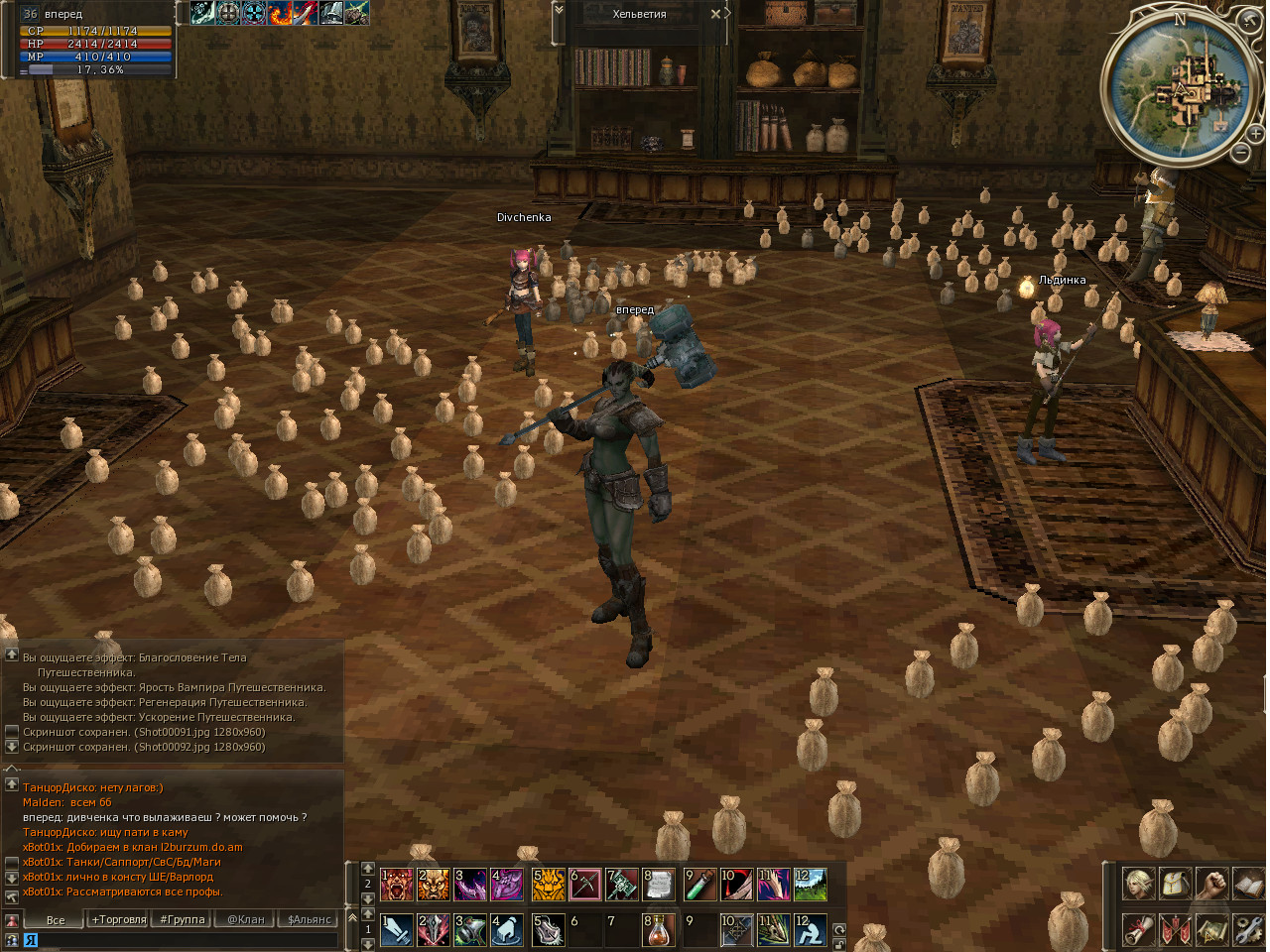Open the character status elf portrait icon
Screen dimensions: 1270x952
(1138, 884)
